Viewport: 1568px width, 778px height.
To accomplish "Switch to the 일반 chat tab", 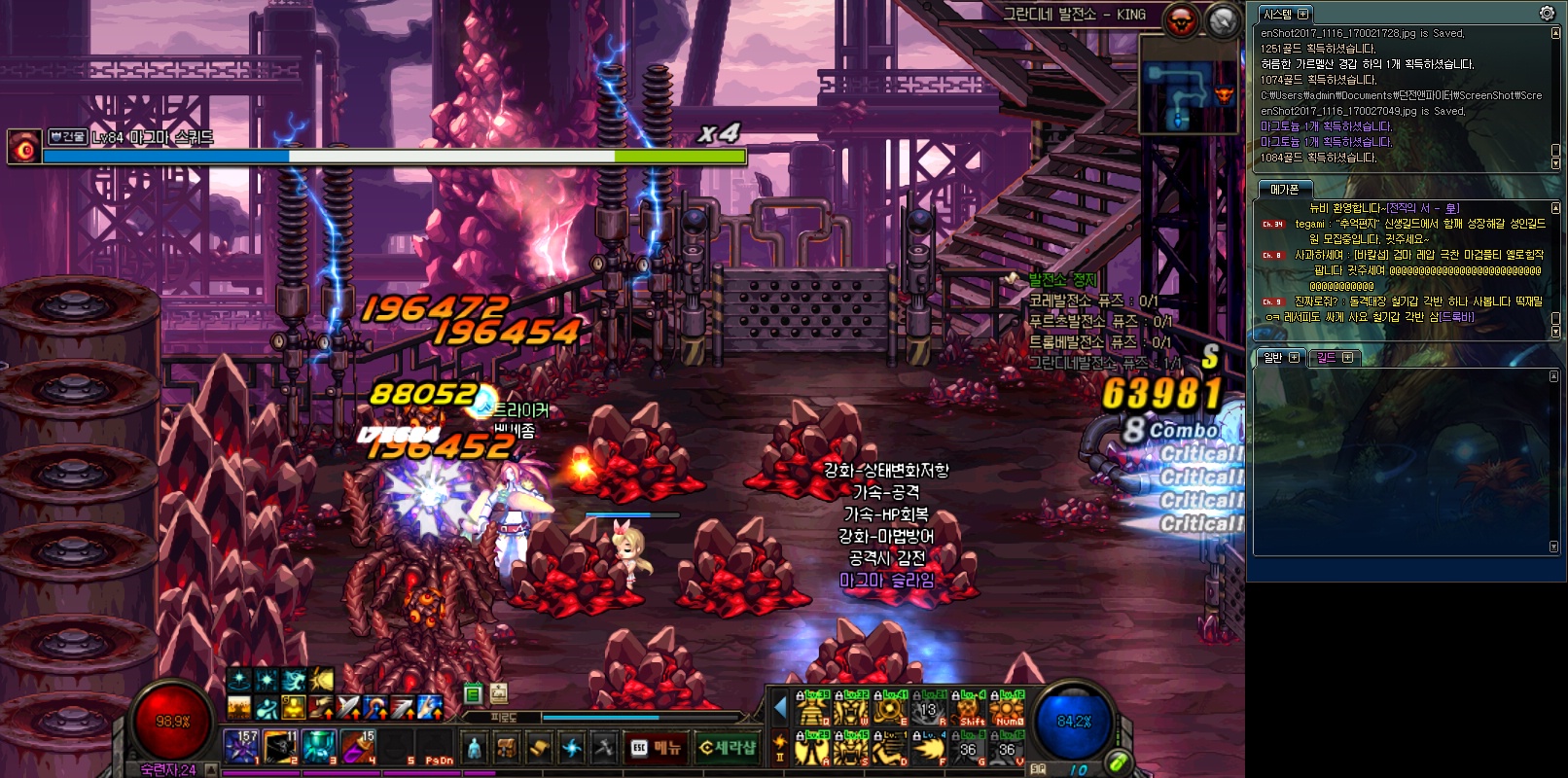I will (1273, 357).
